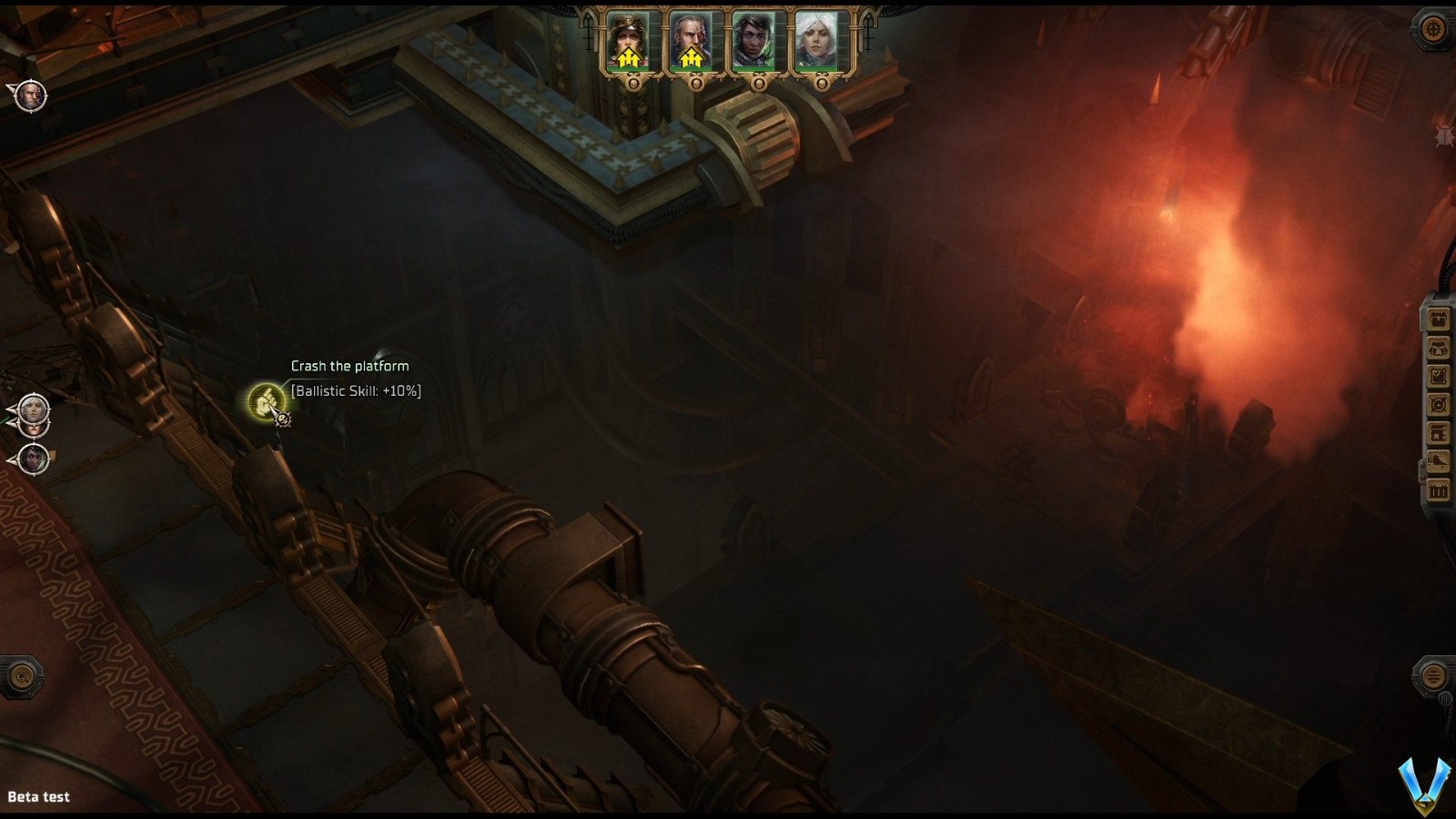This screenshot has height=819, width=1456.
Task: Expand the chevron beside the upper left-side portrait
Action: coord(11,411)
